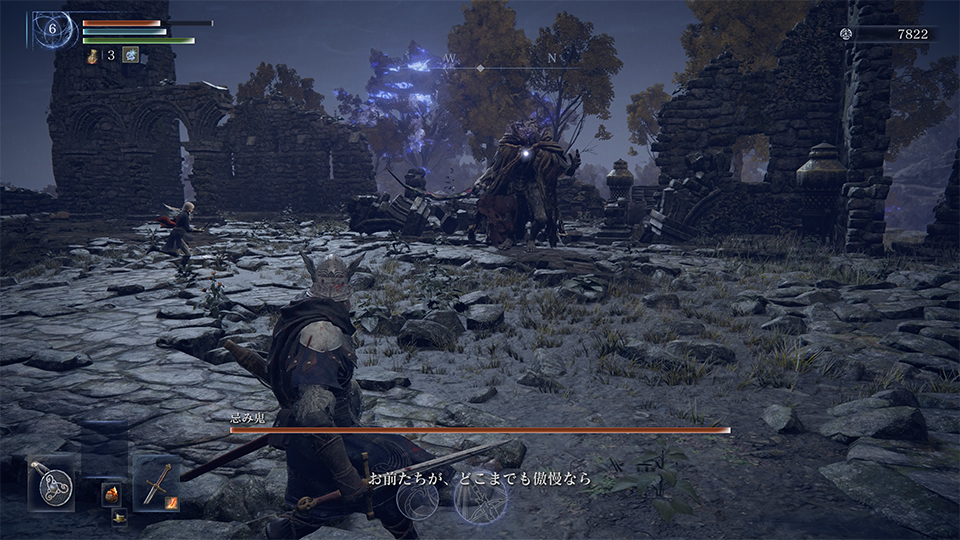
Task: Choose the sword weapon slot
Action: pos(156,483)
